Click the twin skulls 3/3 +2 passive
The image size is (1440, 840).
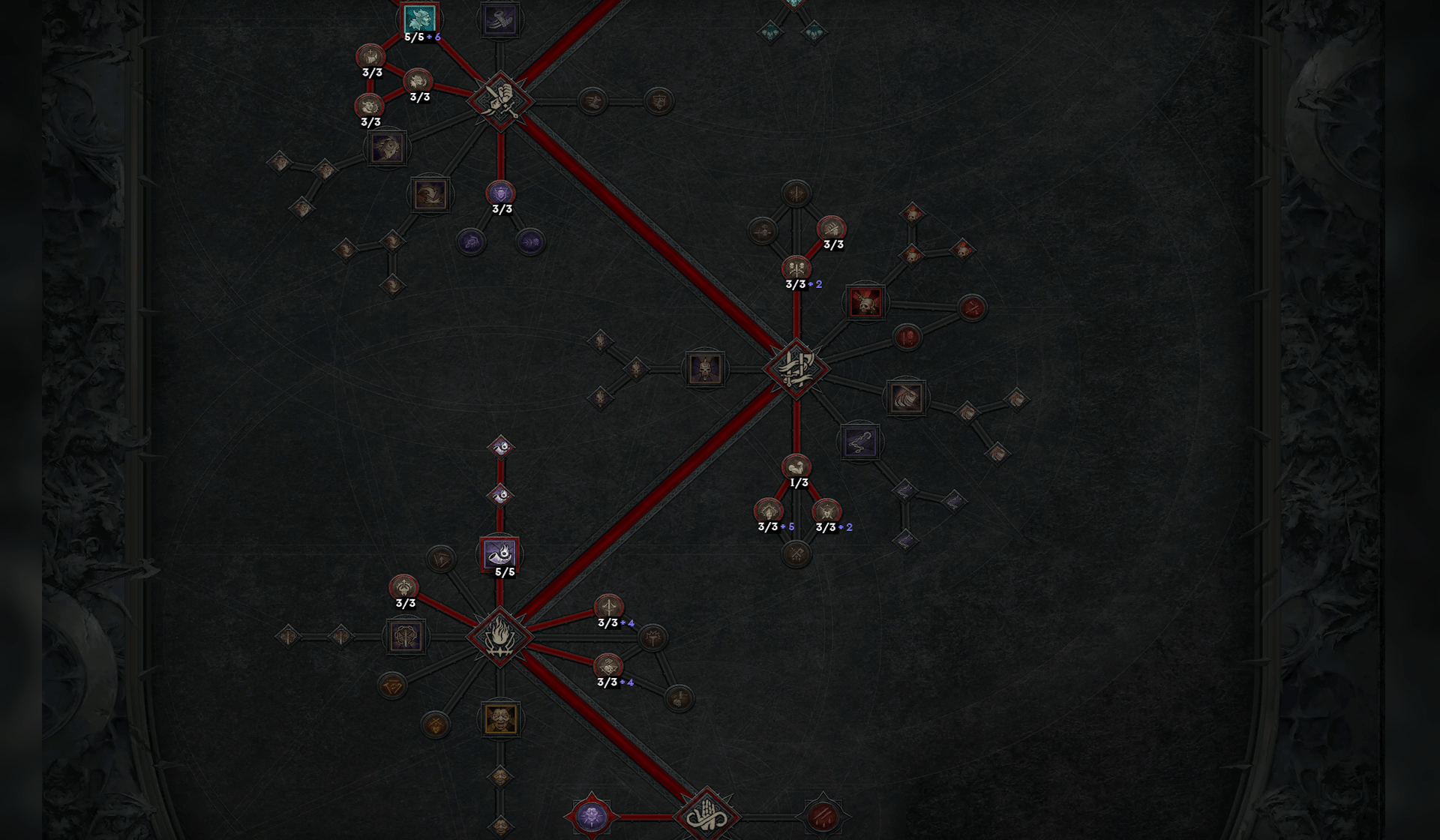click(796, 268)
